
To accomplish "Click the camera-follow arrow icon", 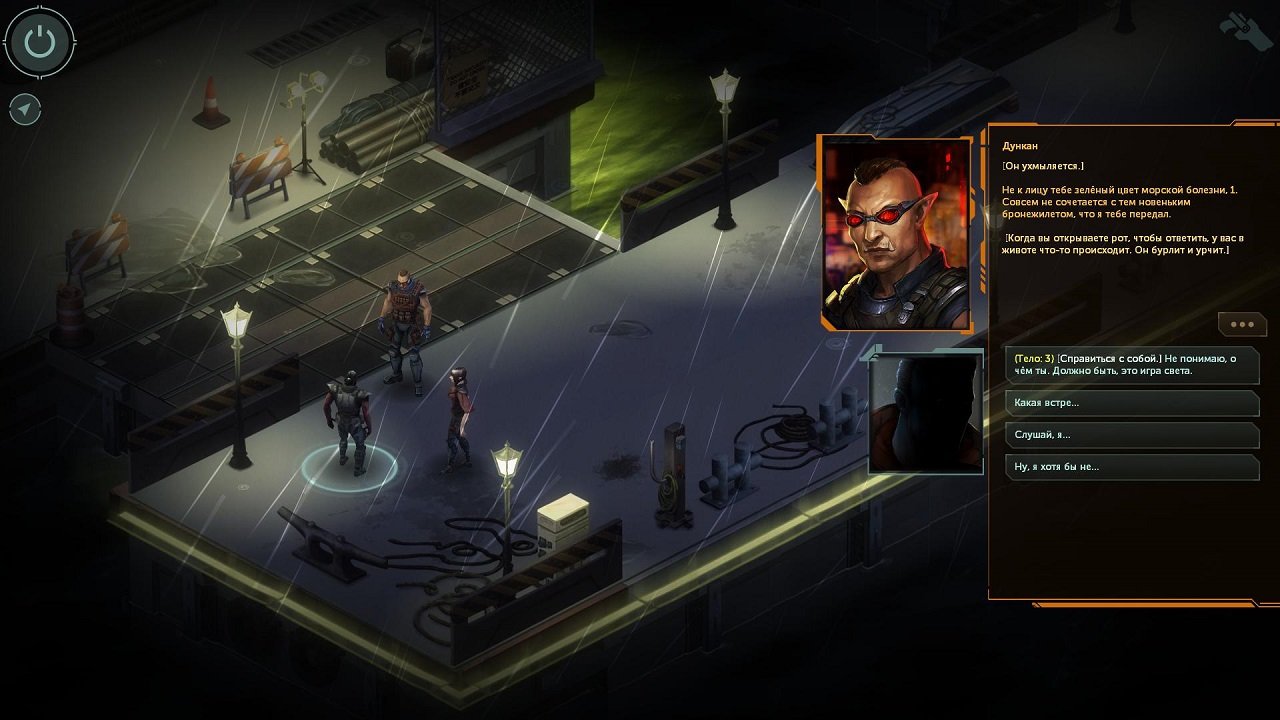I will coord(22,110).
